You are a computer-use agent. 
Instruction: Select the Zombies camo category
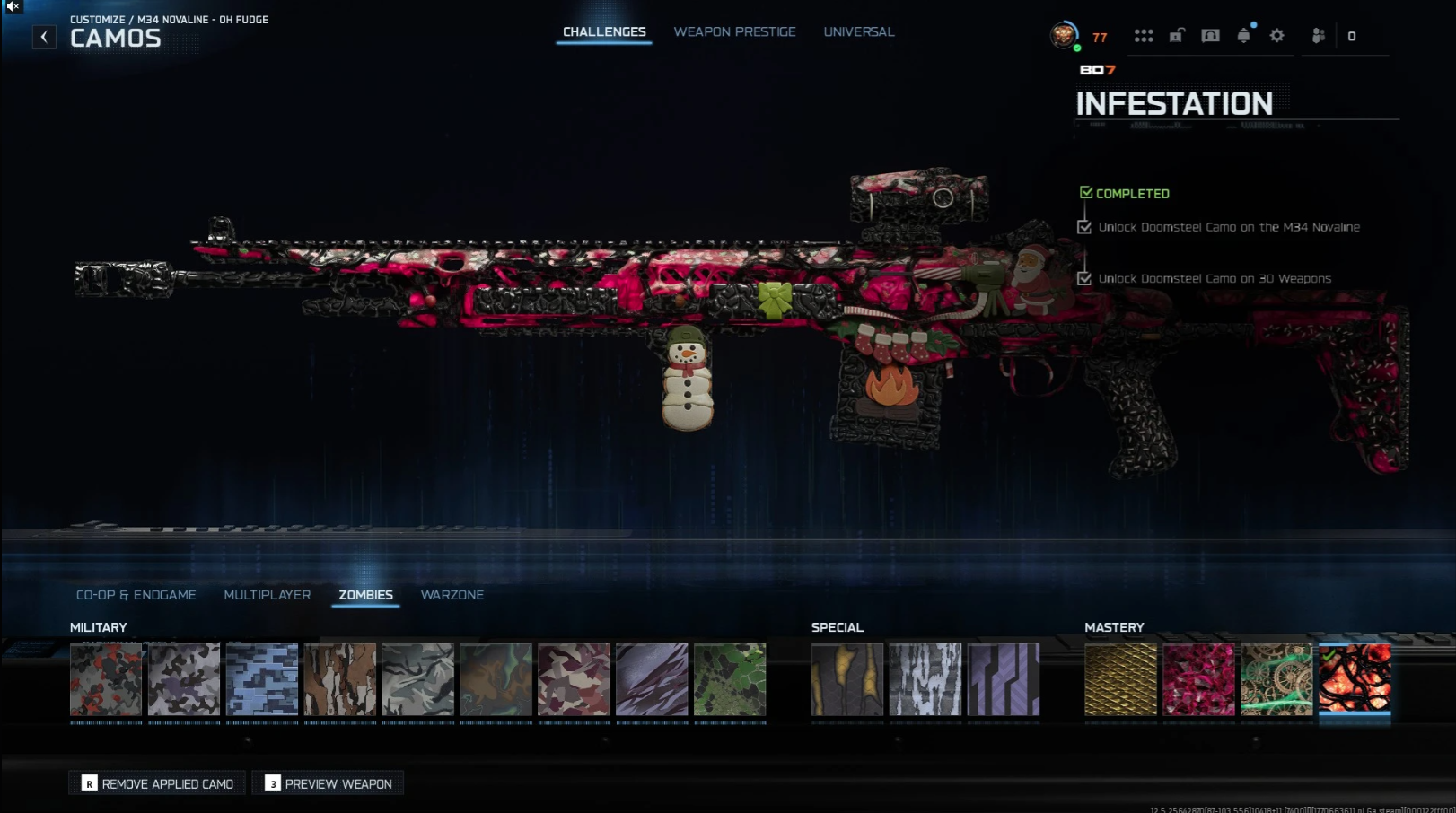point(365,595)
